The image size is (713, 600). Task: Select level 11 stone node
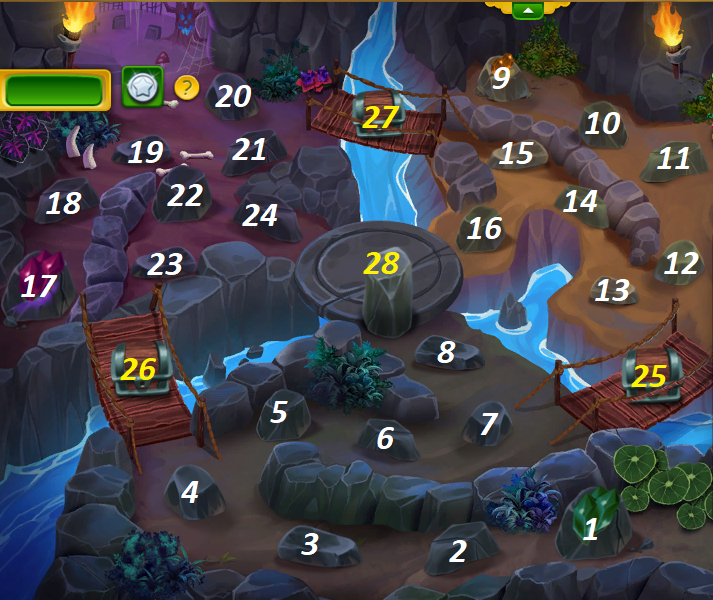click(674, 158)
